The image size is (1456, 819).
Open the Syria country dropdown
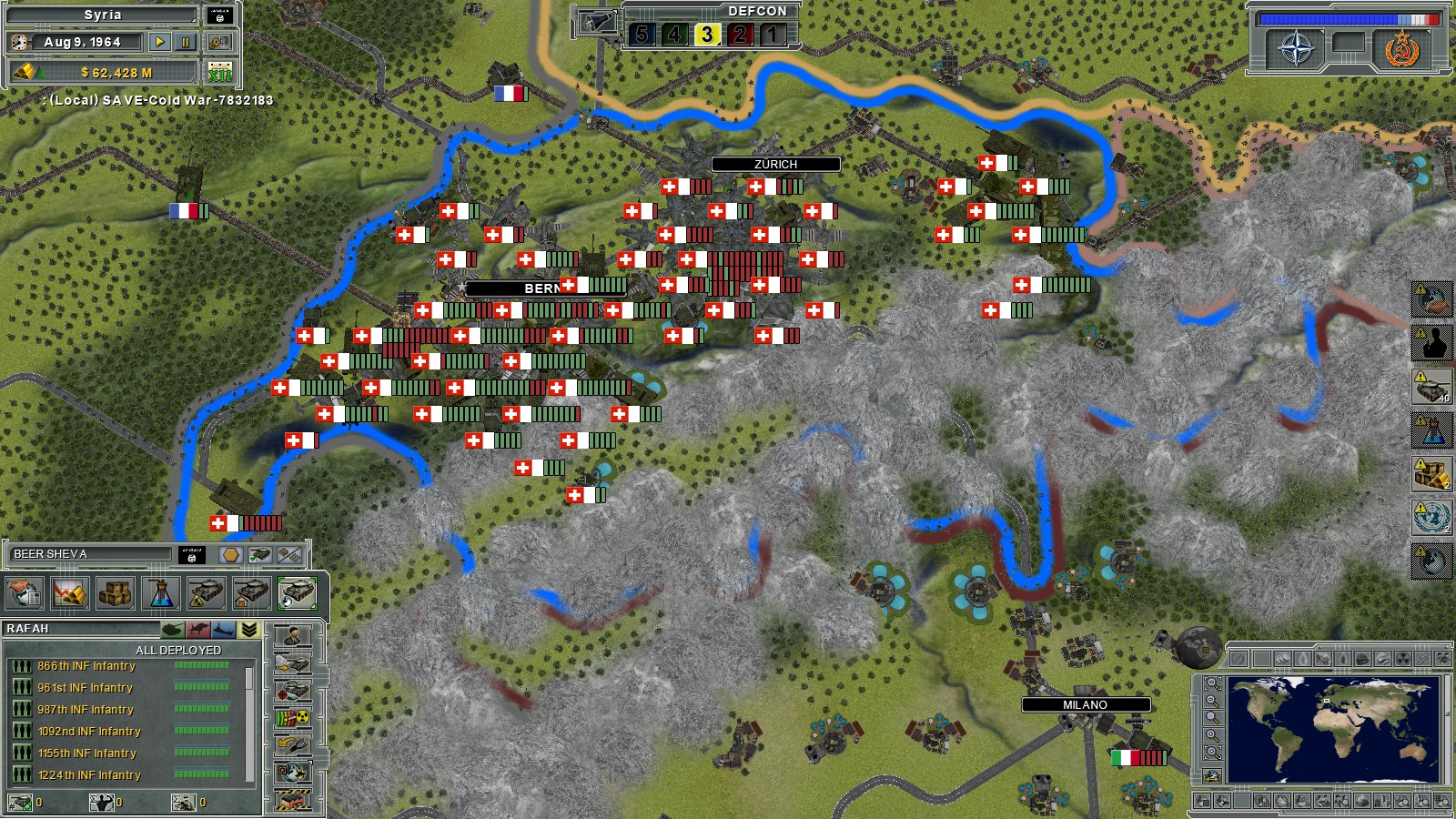pos(100,14)
